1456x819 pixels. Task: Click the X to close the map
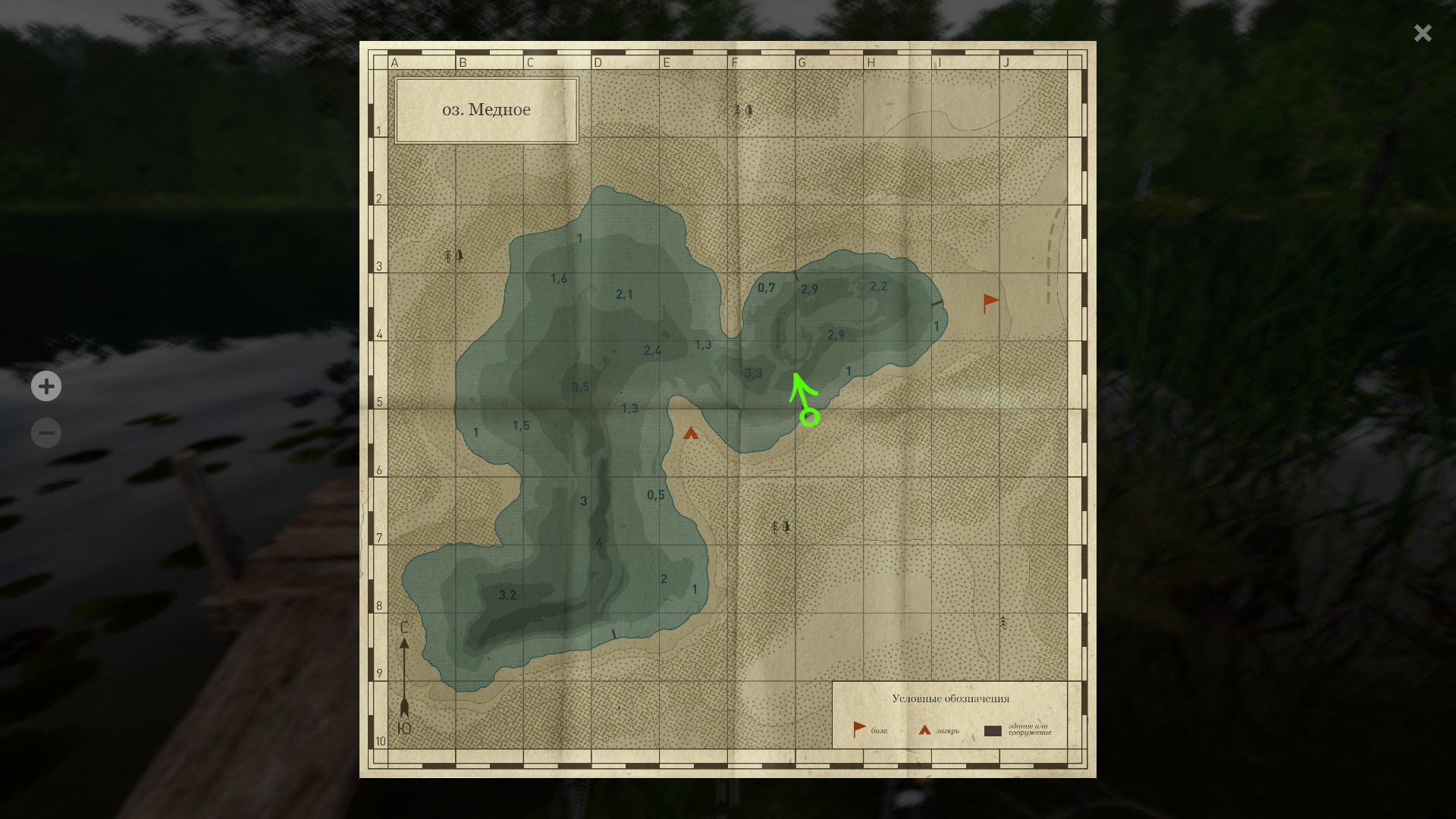(1423, 33)
